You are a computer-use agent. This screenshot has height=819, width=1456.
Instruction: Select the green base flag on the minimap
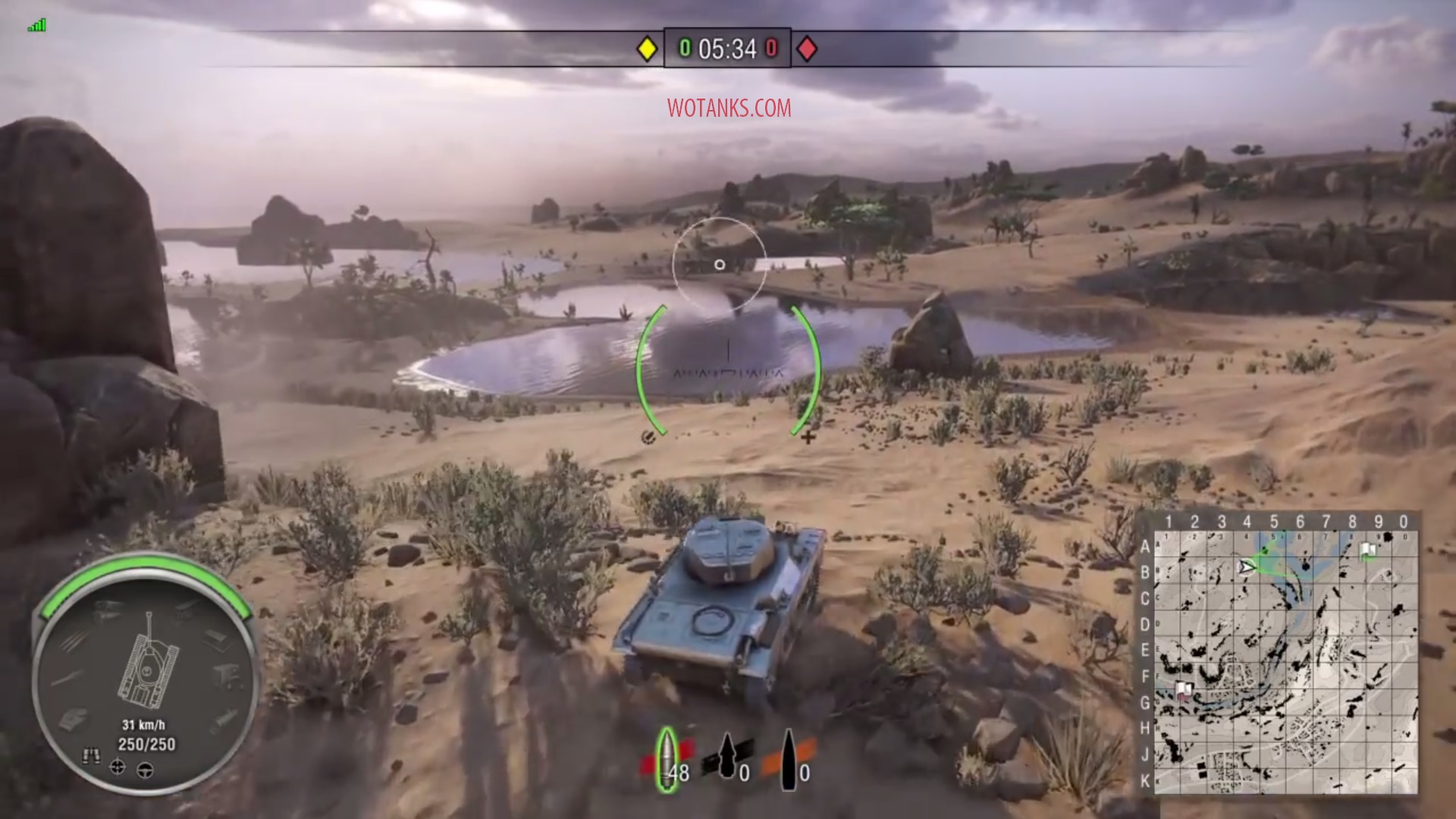coord(1367,551)
